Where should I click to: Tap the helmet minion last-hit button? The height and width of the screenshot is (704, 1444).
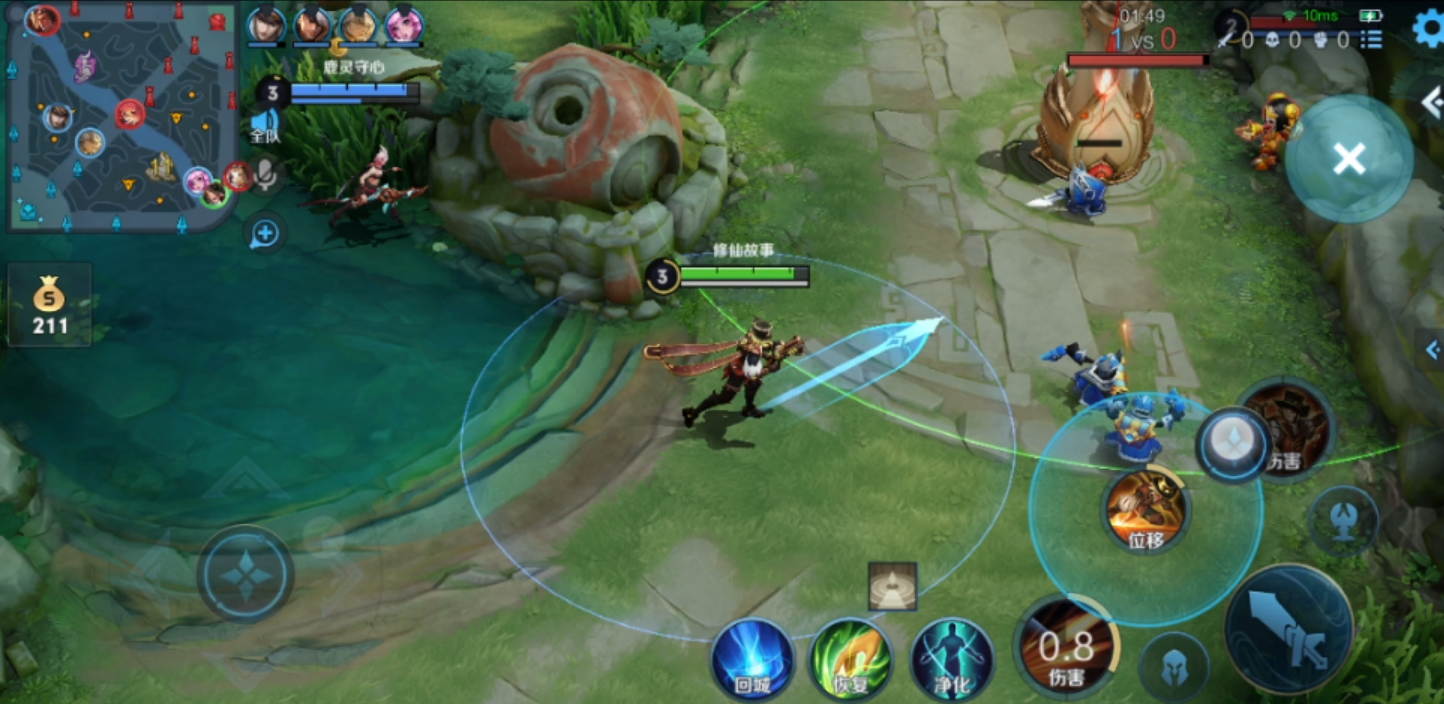pos(1175,667)
